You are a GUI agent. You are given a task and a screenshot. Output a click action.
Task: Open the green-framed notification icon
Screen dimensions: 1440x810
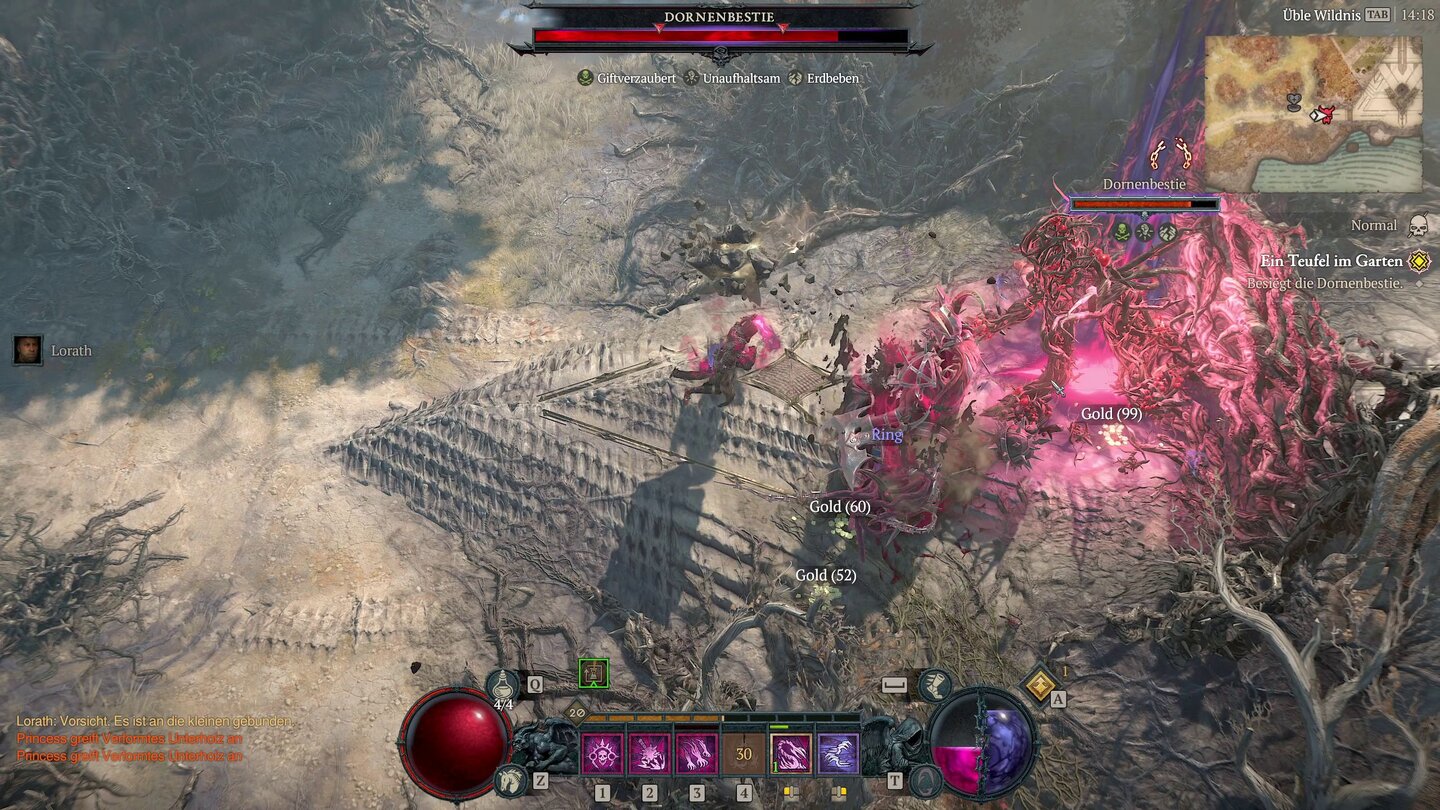pyautogui.click(x=593, y=674)
